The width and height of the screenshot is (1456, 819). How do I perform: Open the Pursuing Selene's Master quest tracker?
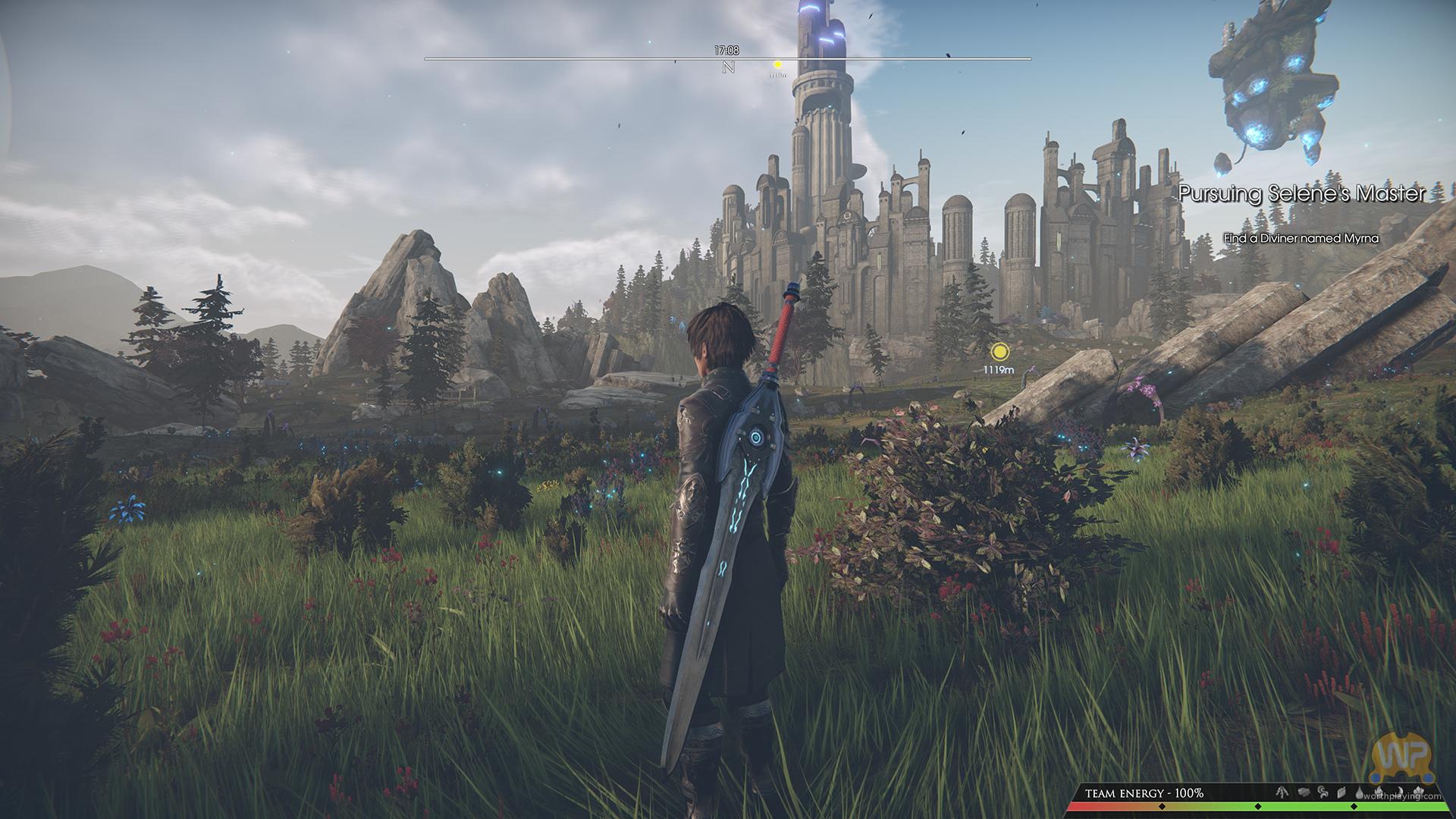click(1302, 194)
